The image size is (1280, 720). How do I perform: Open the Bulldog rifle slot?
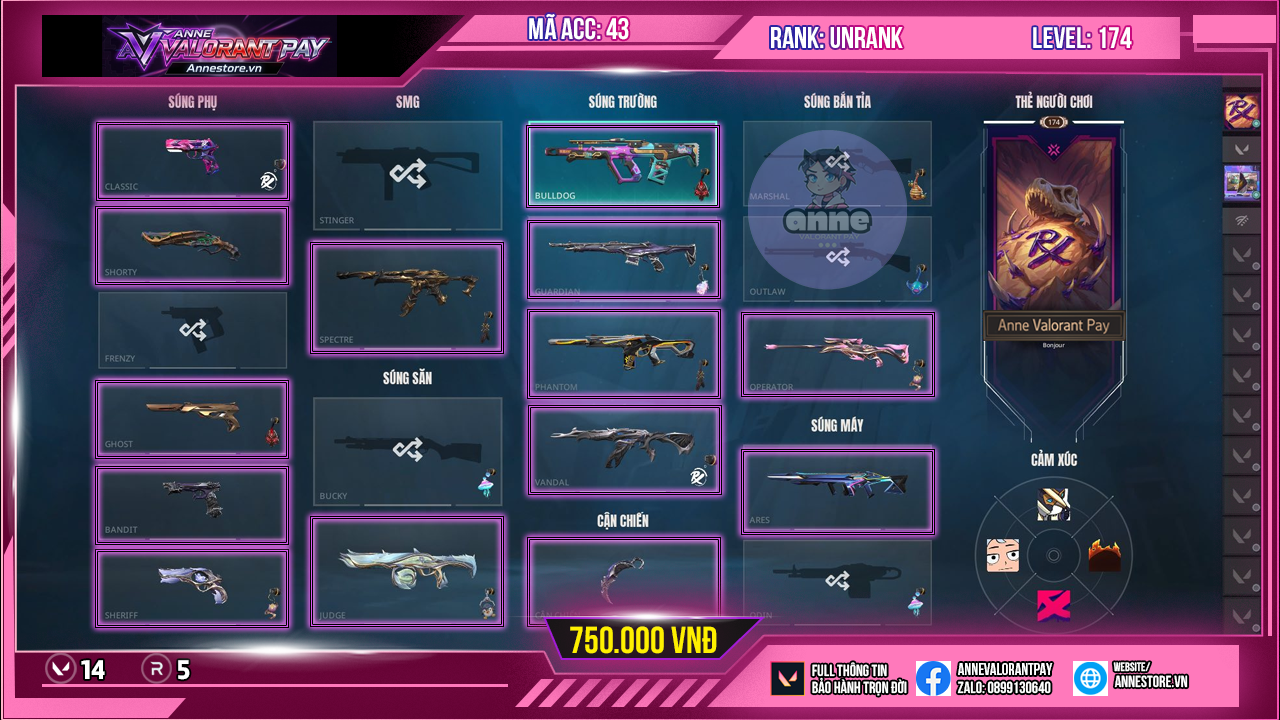pyautogui.click(x=623, y=165)
